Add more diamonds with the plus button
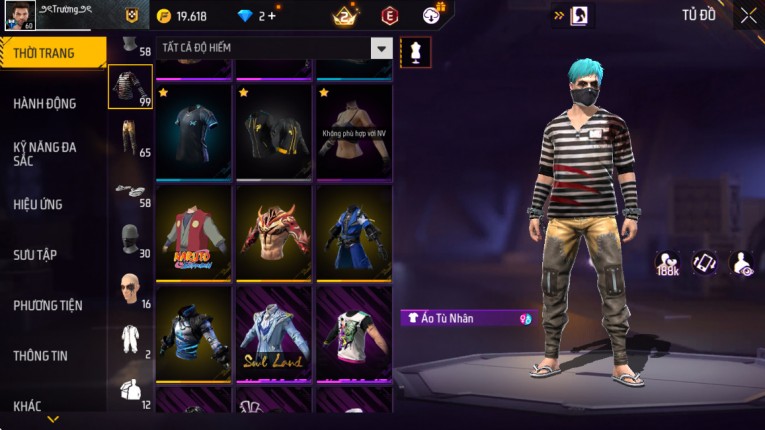This screenshot has height=430, width=765. pyautogui.click(x=271, y=16)
